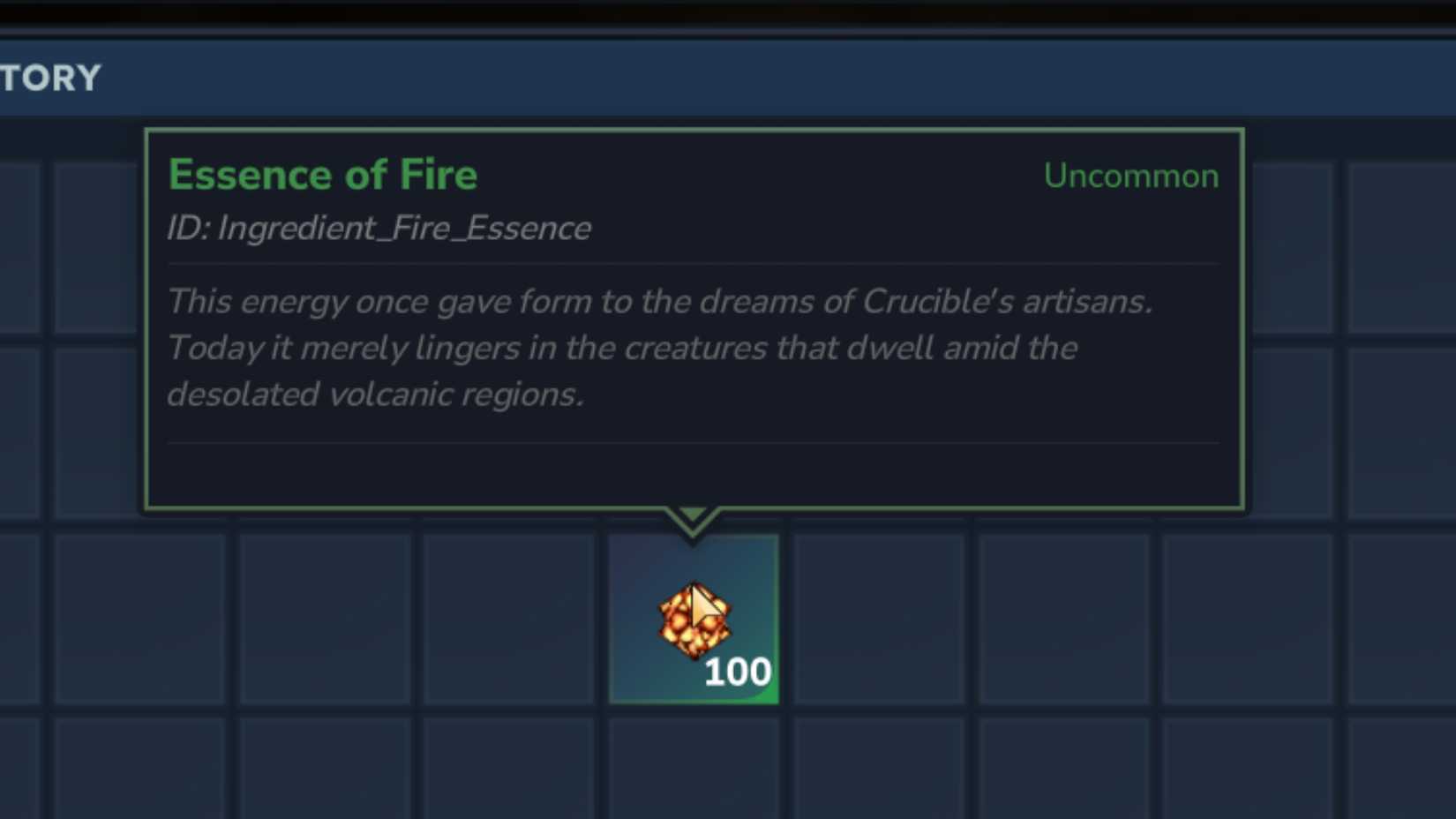Click the TORY inventory header tab
The image size is (1456, 819).
click(x=50, y=78)
